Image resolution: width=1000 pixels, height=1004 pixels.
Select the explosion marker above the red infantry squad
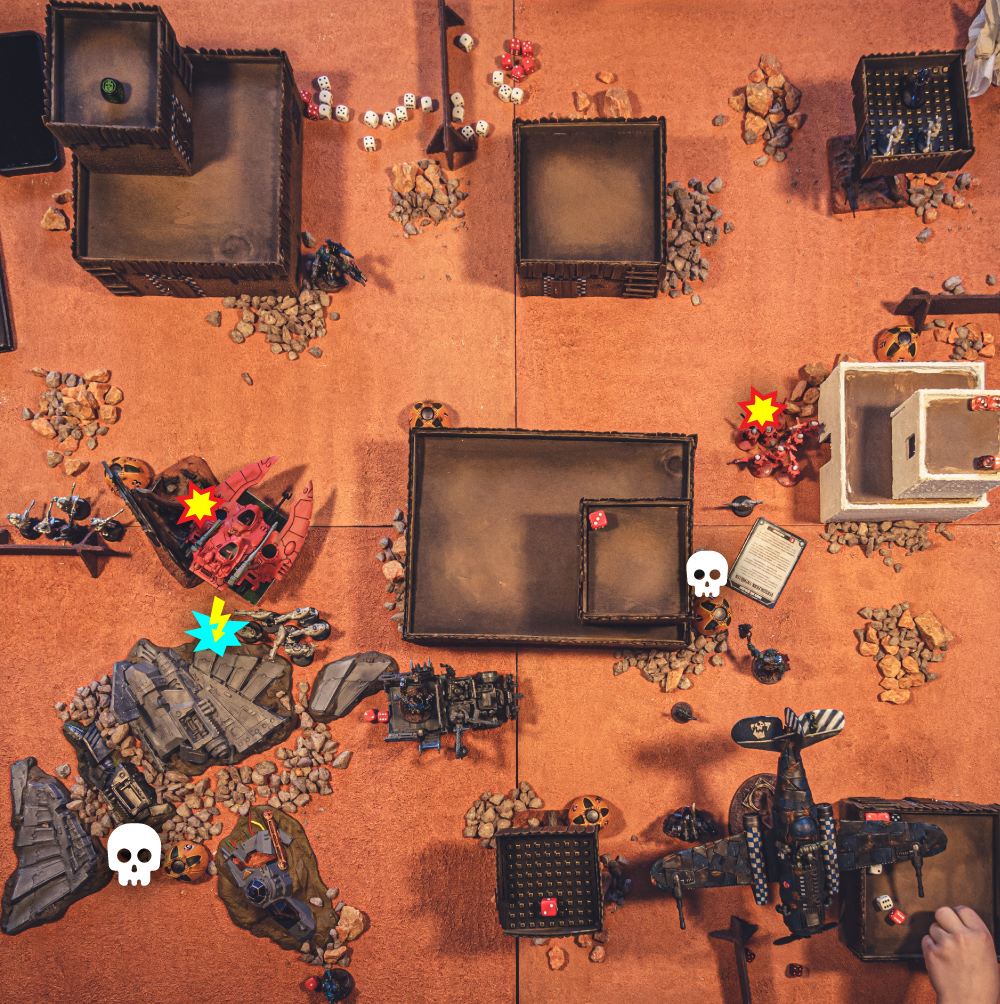click(761, 409)
